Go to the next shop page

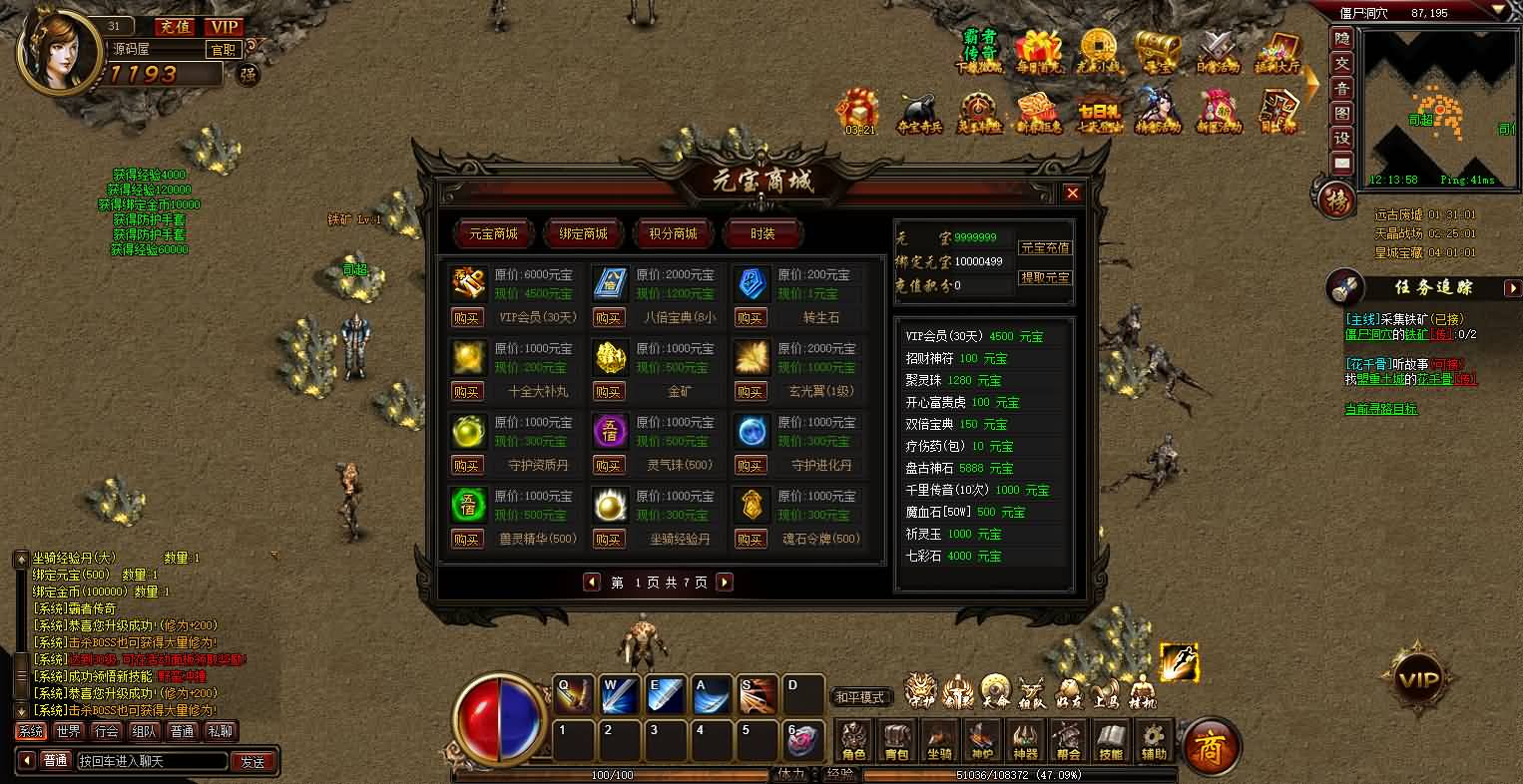coord(725,582)
